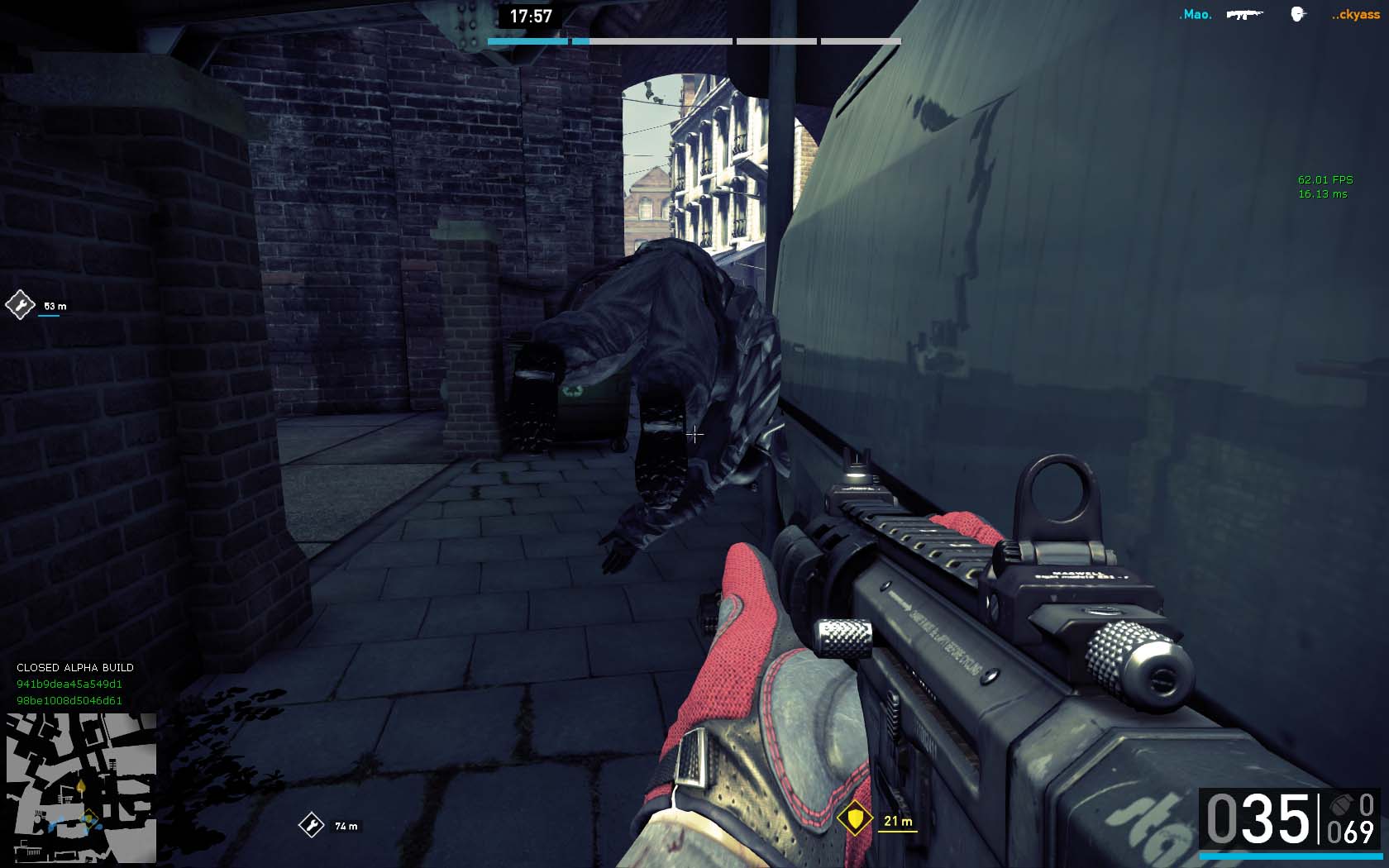Select the wrench objective marker at 53 m

point(20,305)
